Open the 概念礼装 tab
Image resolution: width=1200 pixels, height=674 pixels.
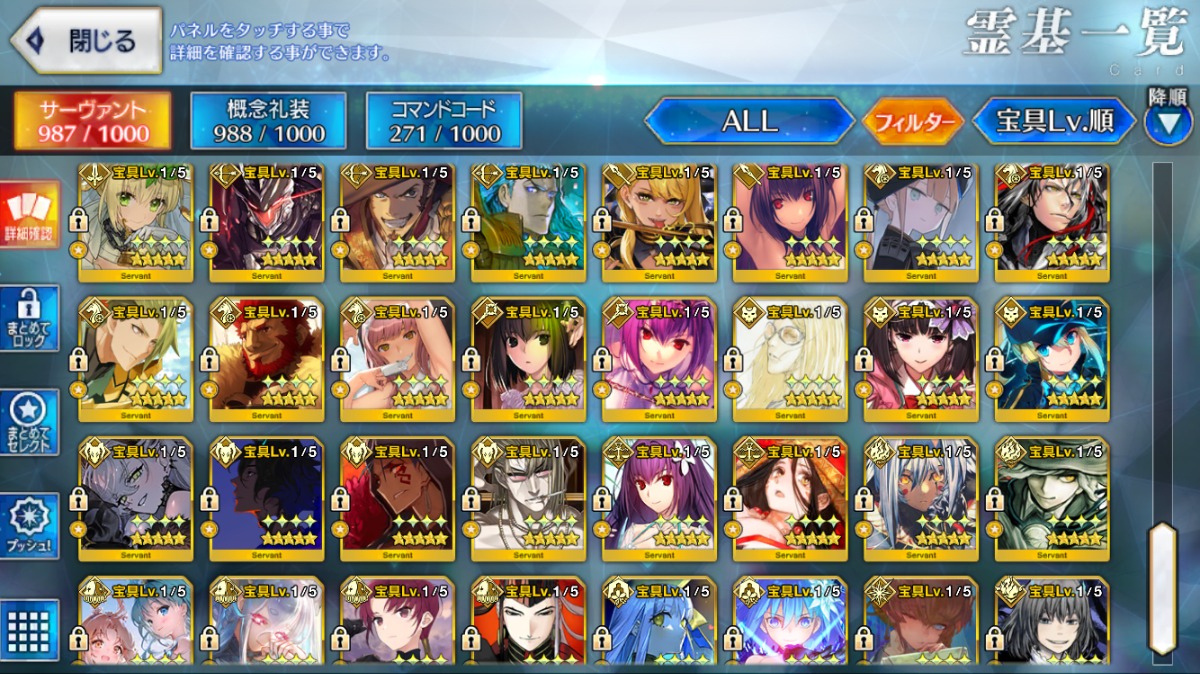point(268,121)
